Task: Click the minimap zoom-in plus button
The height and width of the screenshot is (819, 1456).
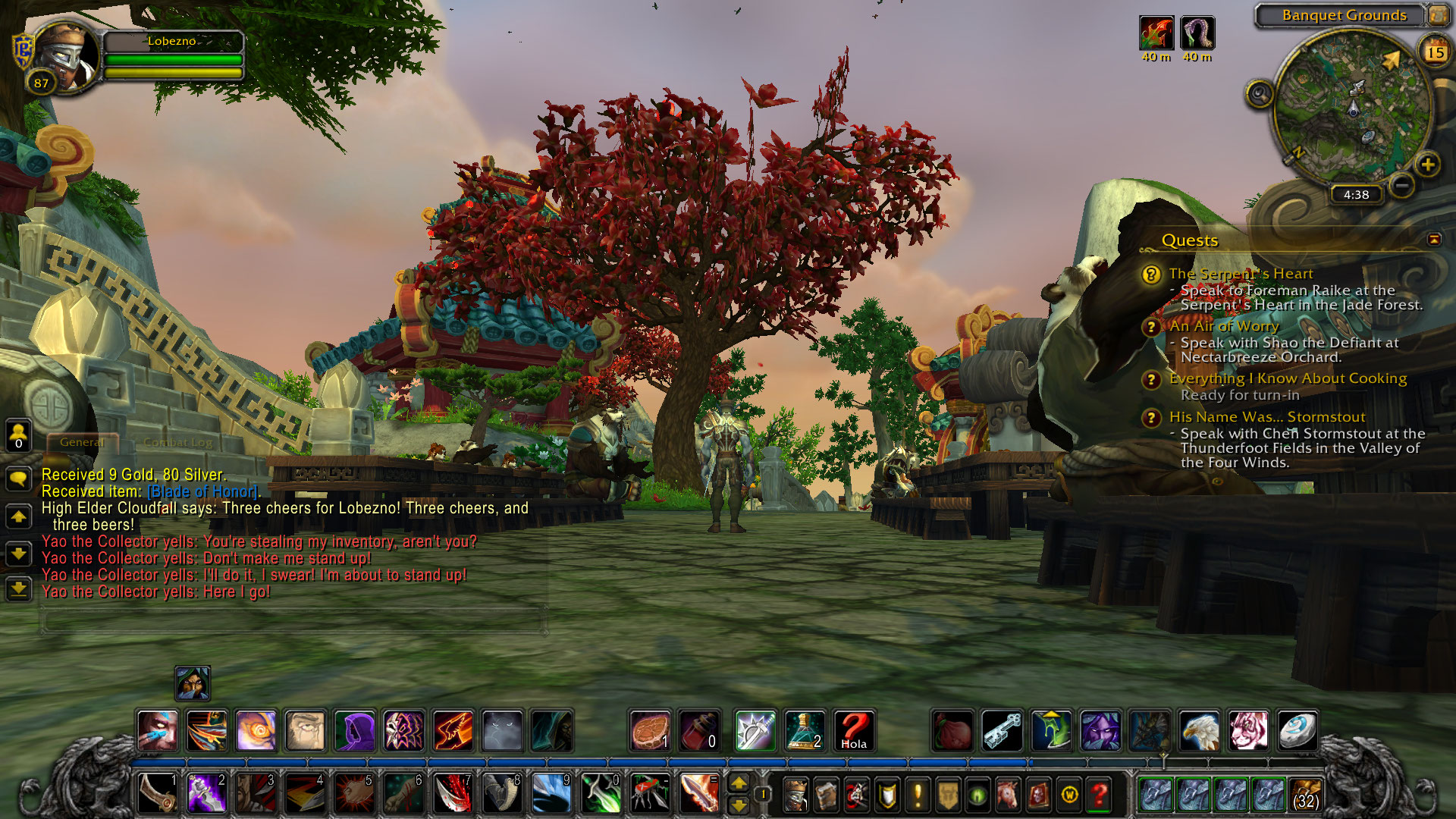Action: point(1427,164)
